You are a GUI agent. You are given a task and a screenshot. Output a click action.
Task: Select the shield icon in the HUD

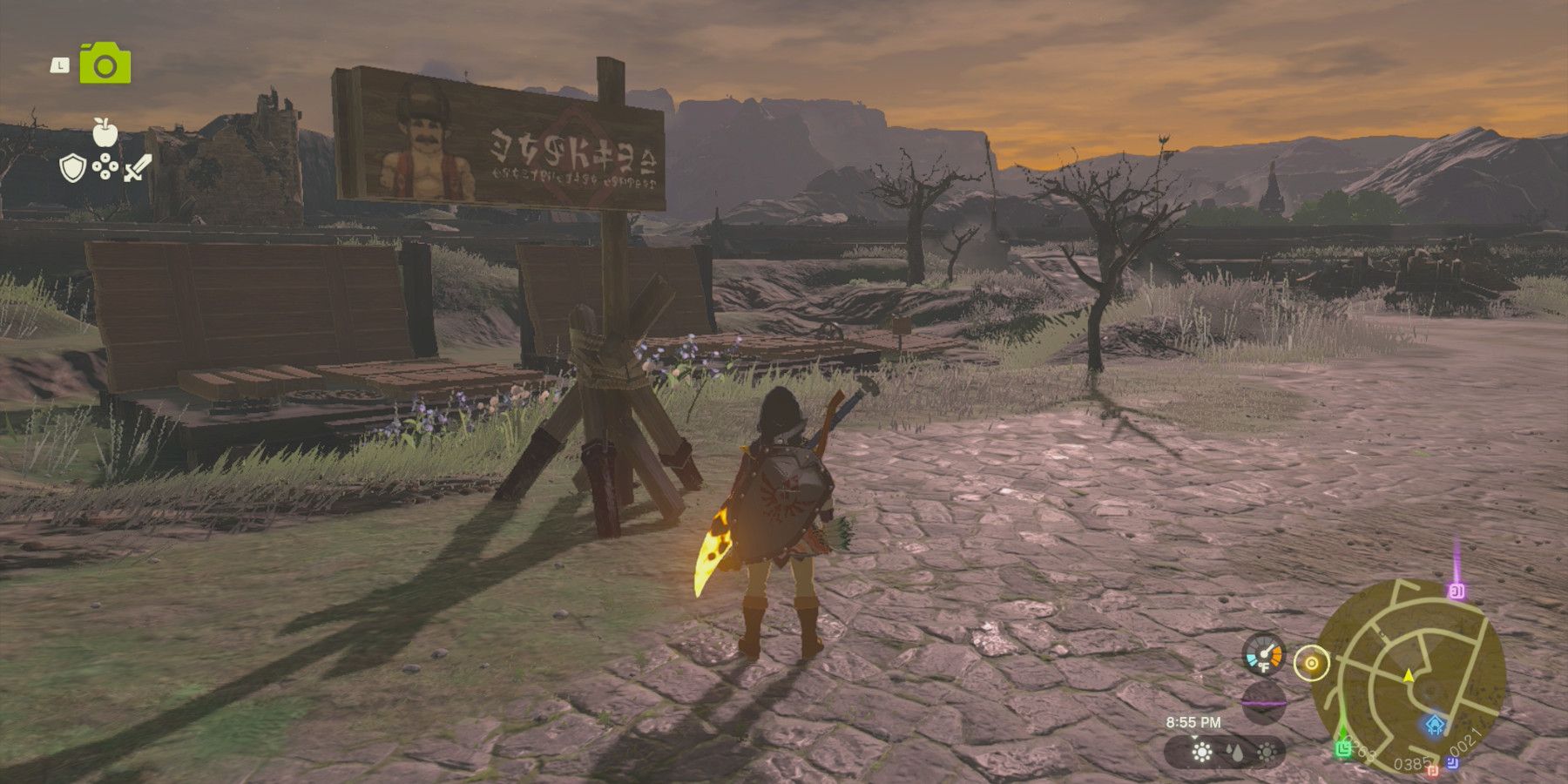tap(73, 168)
